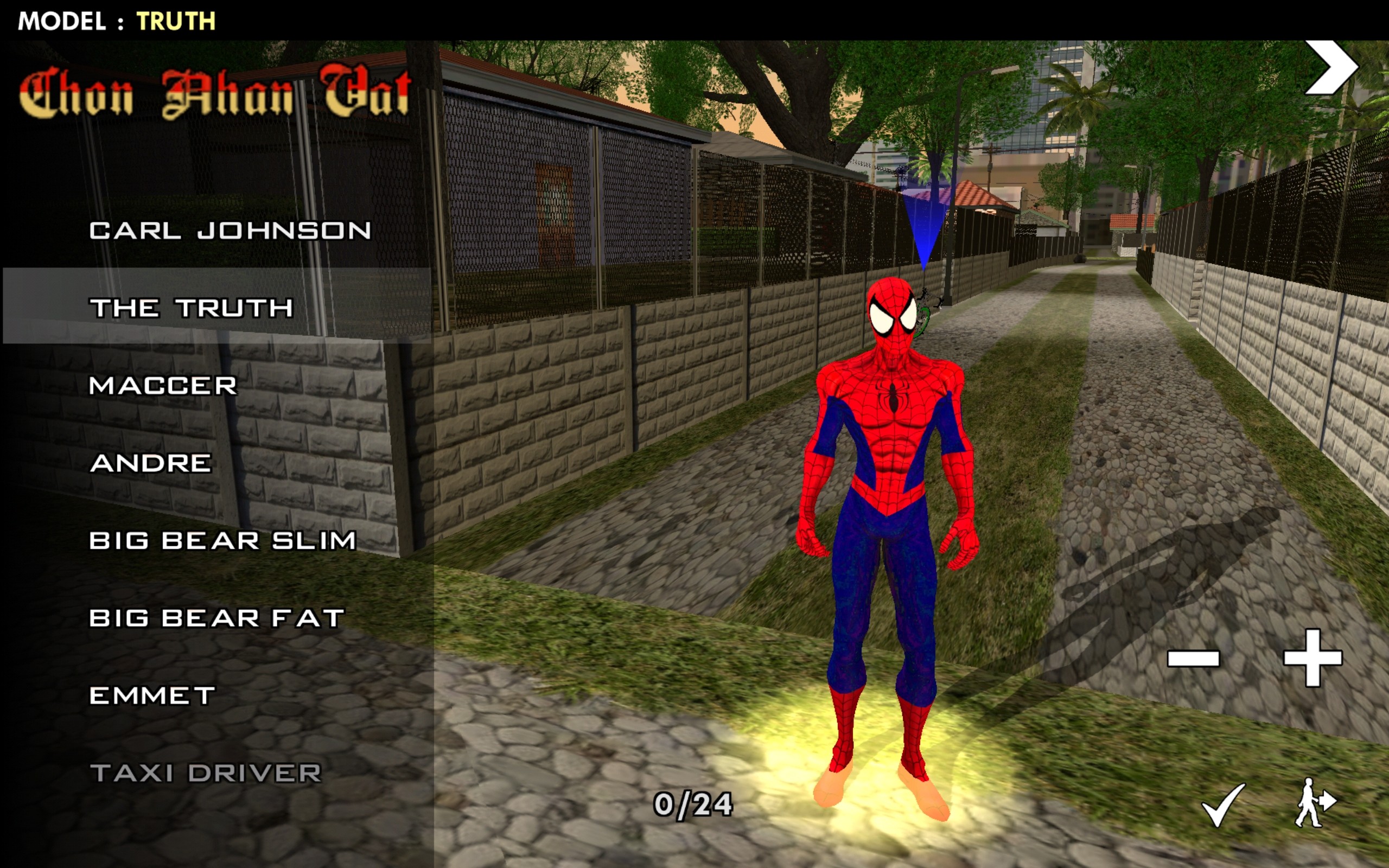The image size is (1389, 868).
Task: Choose The Truth model entry
Action: coord(191,308)
